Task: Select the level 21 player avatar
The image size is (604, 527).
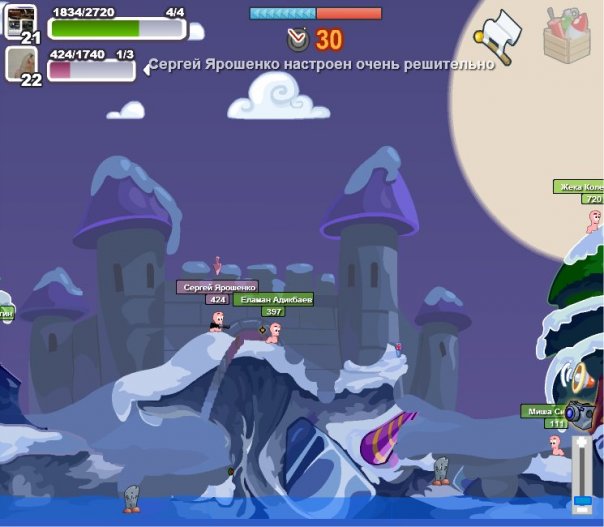Action: point(21,21)
